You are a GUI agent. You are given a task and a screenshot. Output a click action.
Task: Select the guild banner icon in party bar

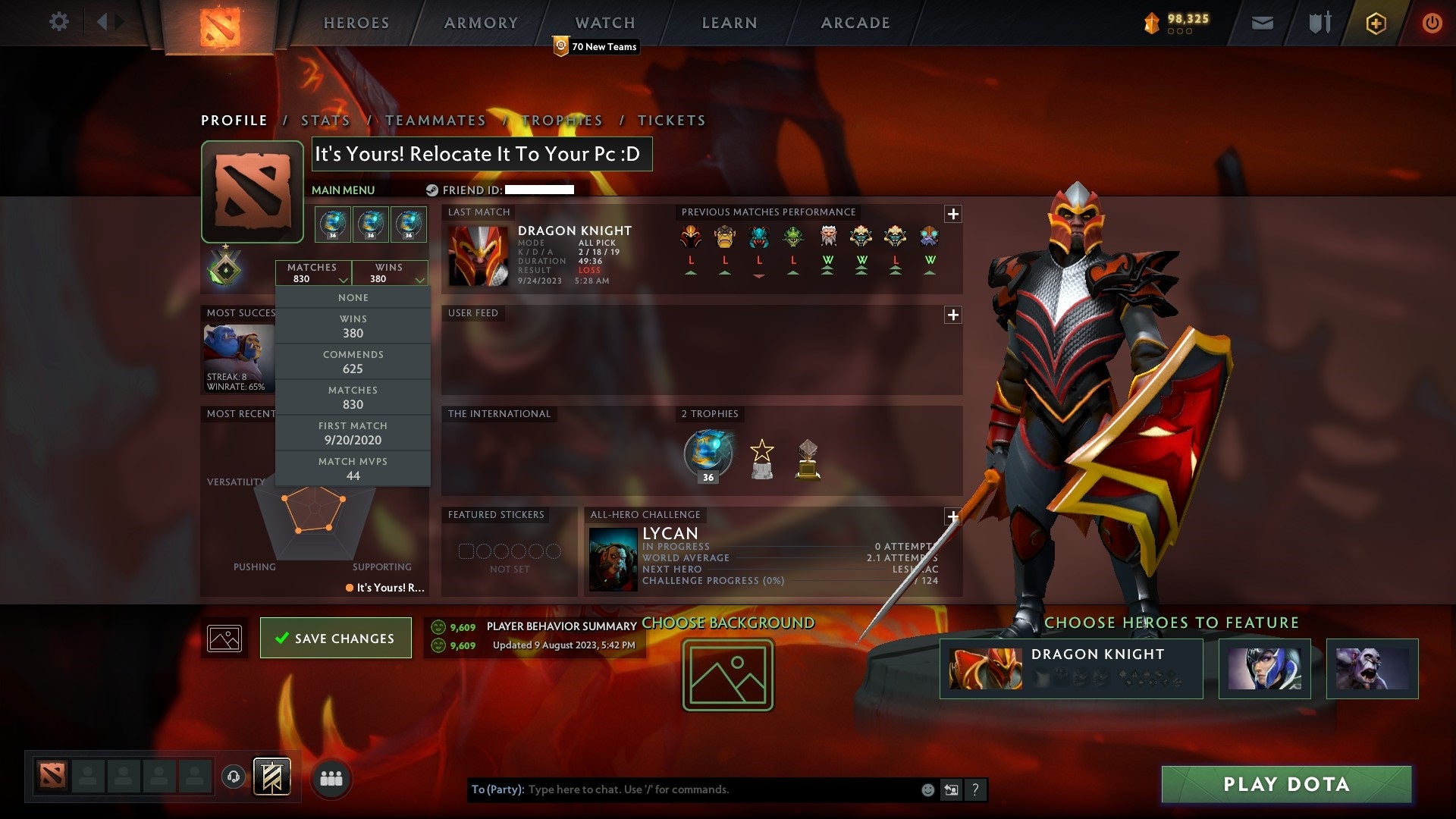(271, 777)
